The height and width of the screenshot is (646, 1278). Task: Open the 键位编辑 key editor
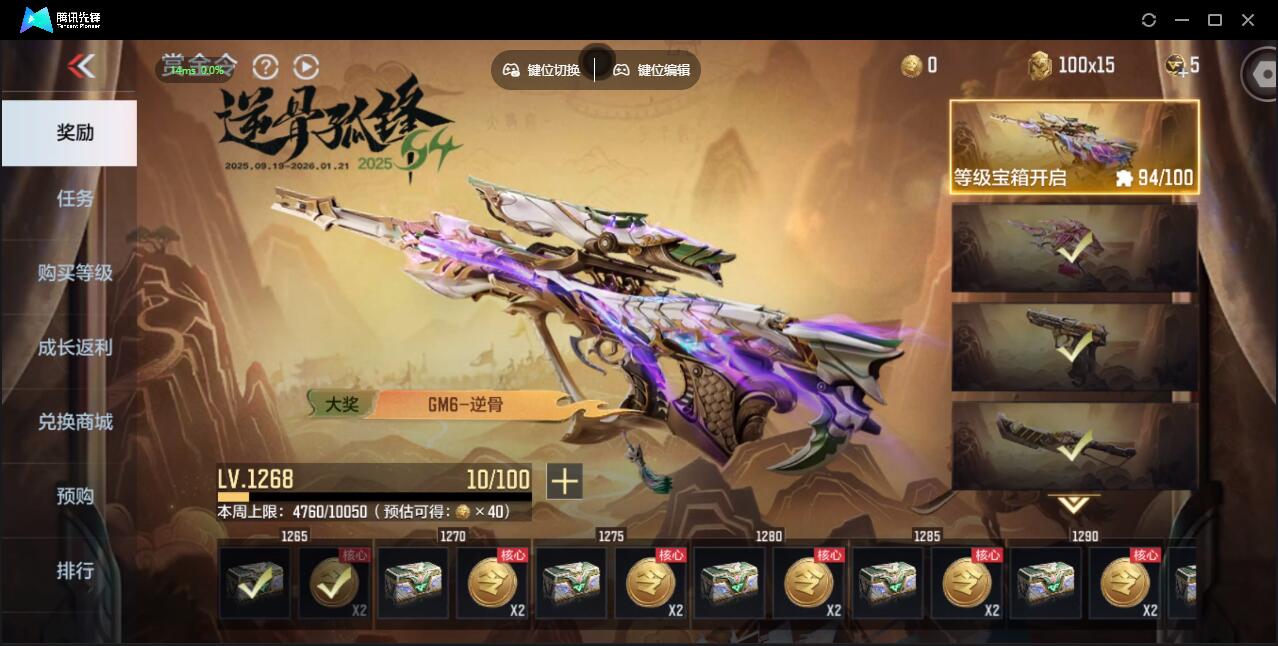click(652, 70)
